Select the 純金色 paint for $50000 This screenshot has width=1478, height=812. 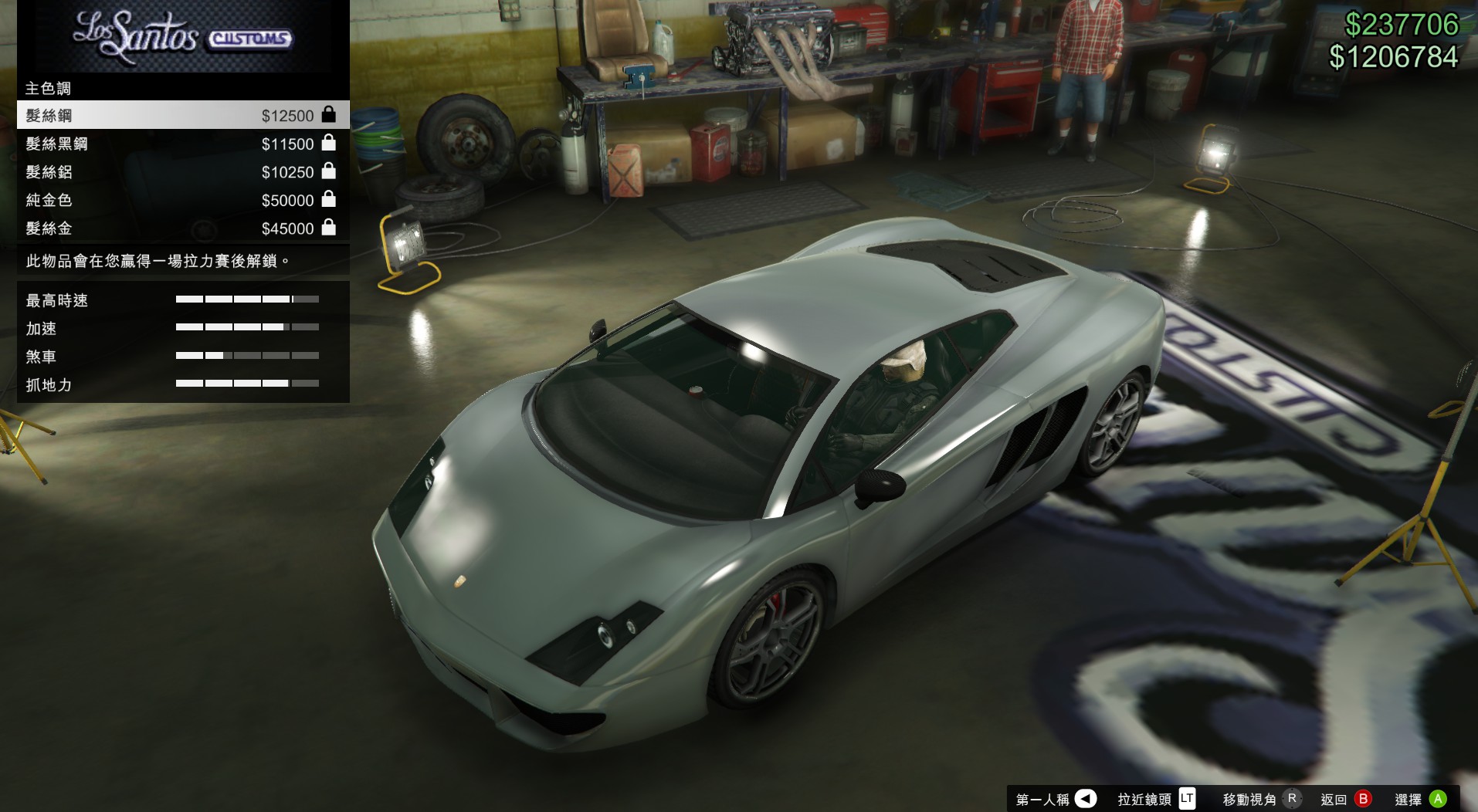[x=182, y=200]
